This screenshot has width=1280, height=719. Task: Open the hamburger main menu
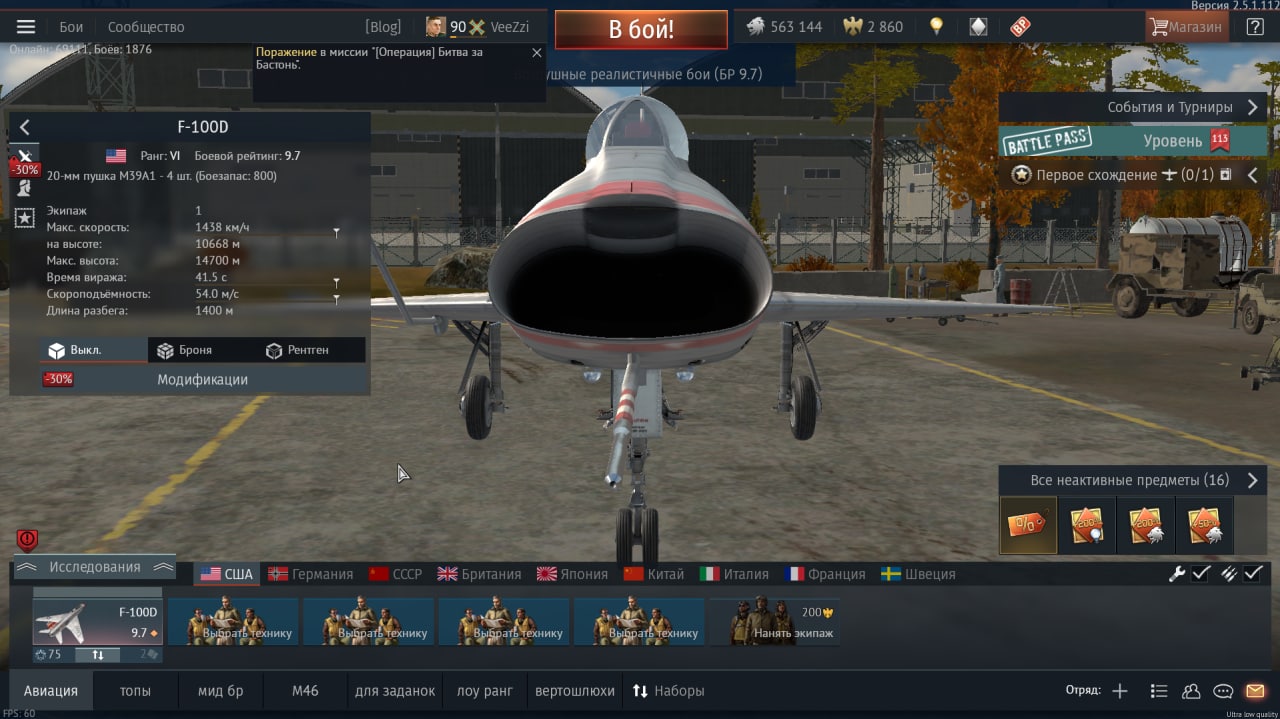(x=26, y=27)
